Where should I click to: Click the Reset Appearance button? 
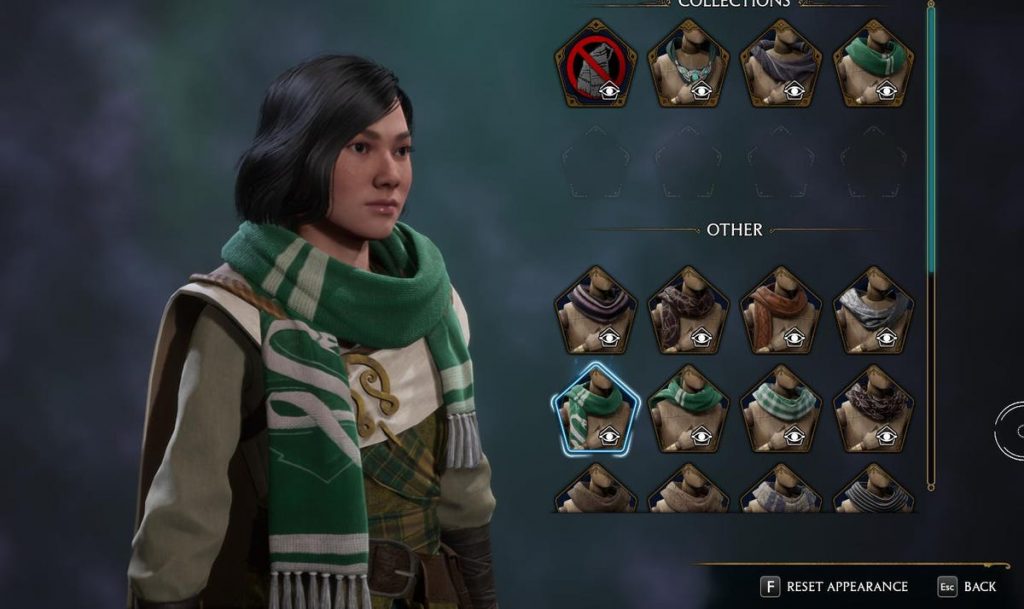835,586
